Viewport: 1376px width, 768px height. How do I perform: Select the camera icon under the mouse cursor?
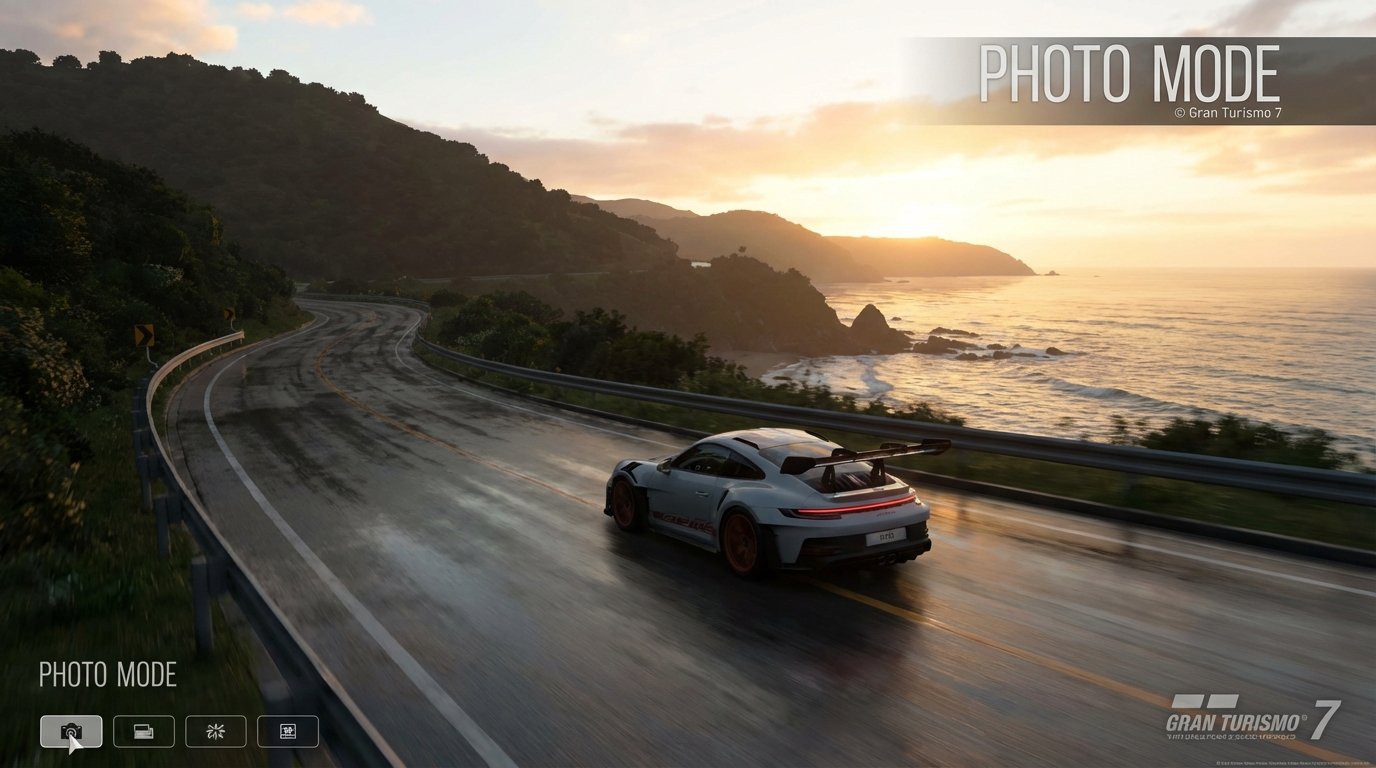[x=71, y=731]
